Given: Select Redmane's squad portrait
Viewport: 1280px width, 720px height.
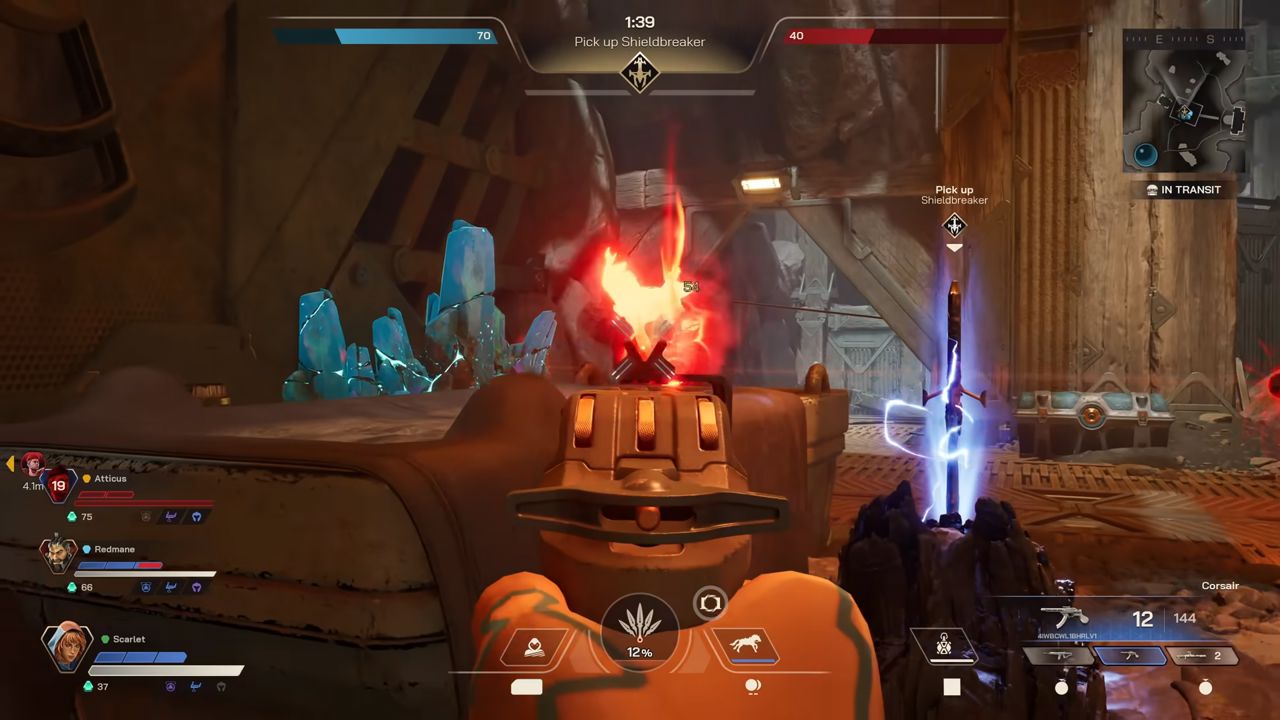Looking at the screenshot, I should click(58, 555).
